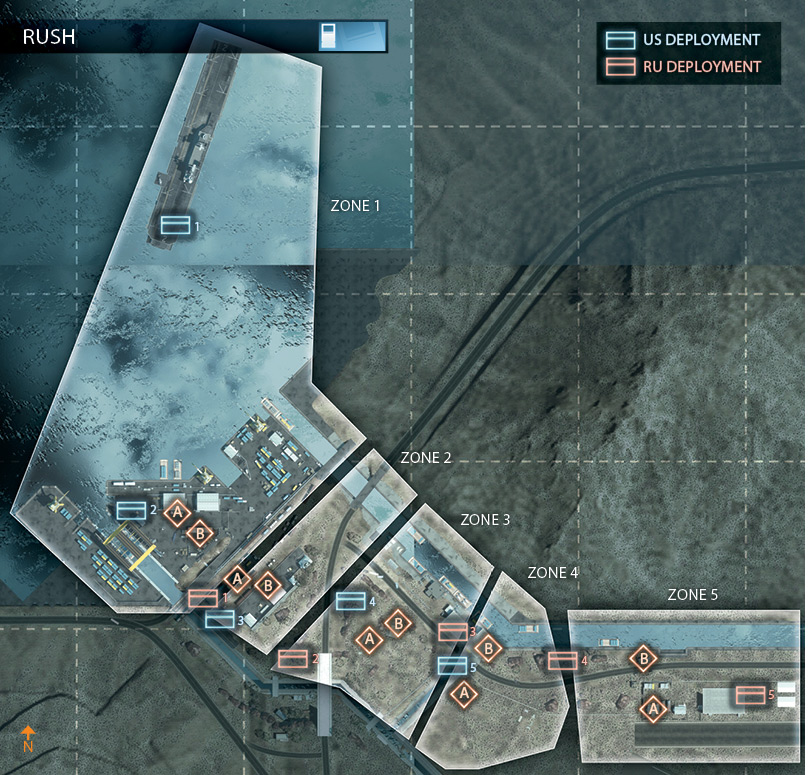Select the US deployment 5 marker

[452, 665]
